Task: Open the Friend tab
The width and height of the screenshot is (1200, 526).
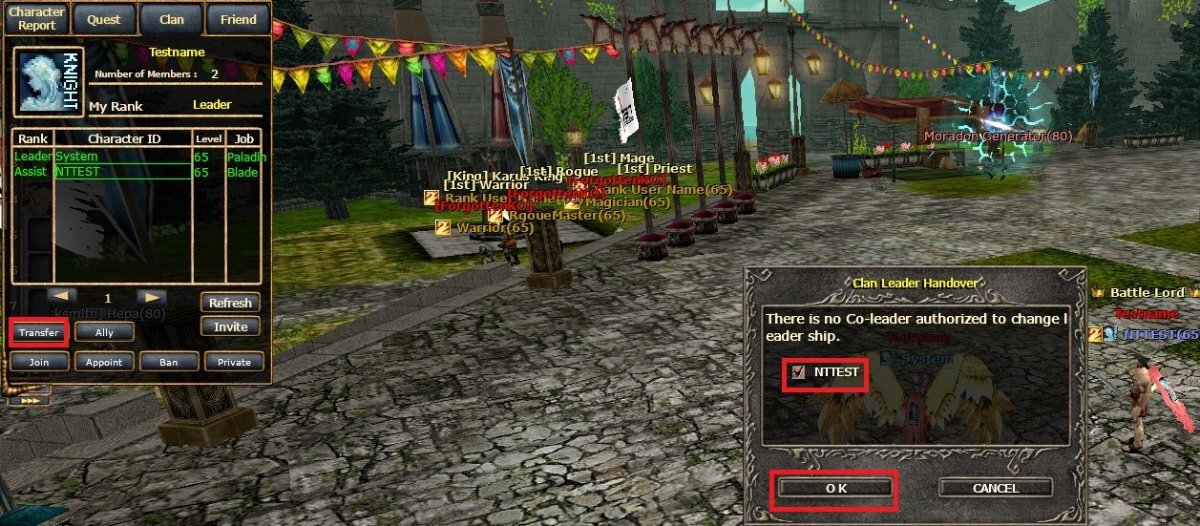Action: point(239,19)
